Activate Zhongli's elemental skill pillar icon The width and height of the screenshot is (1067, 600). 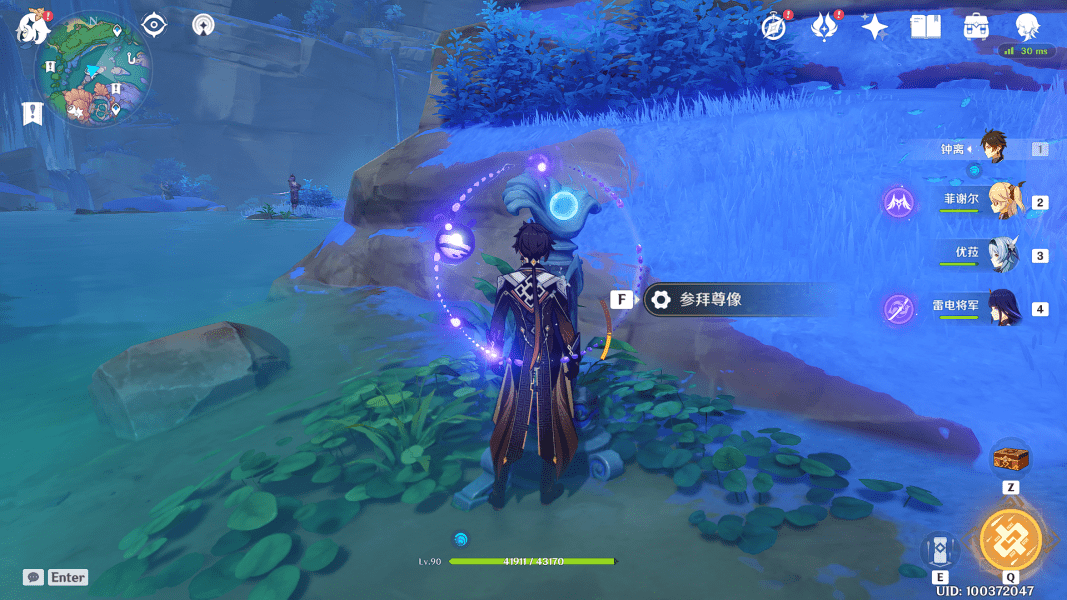pos(940,551)
